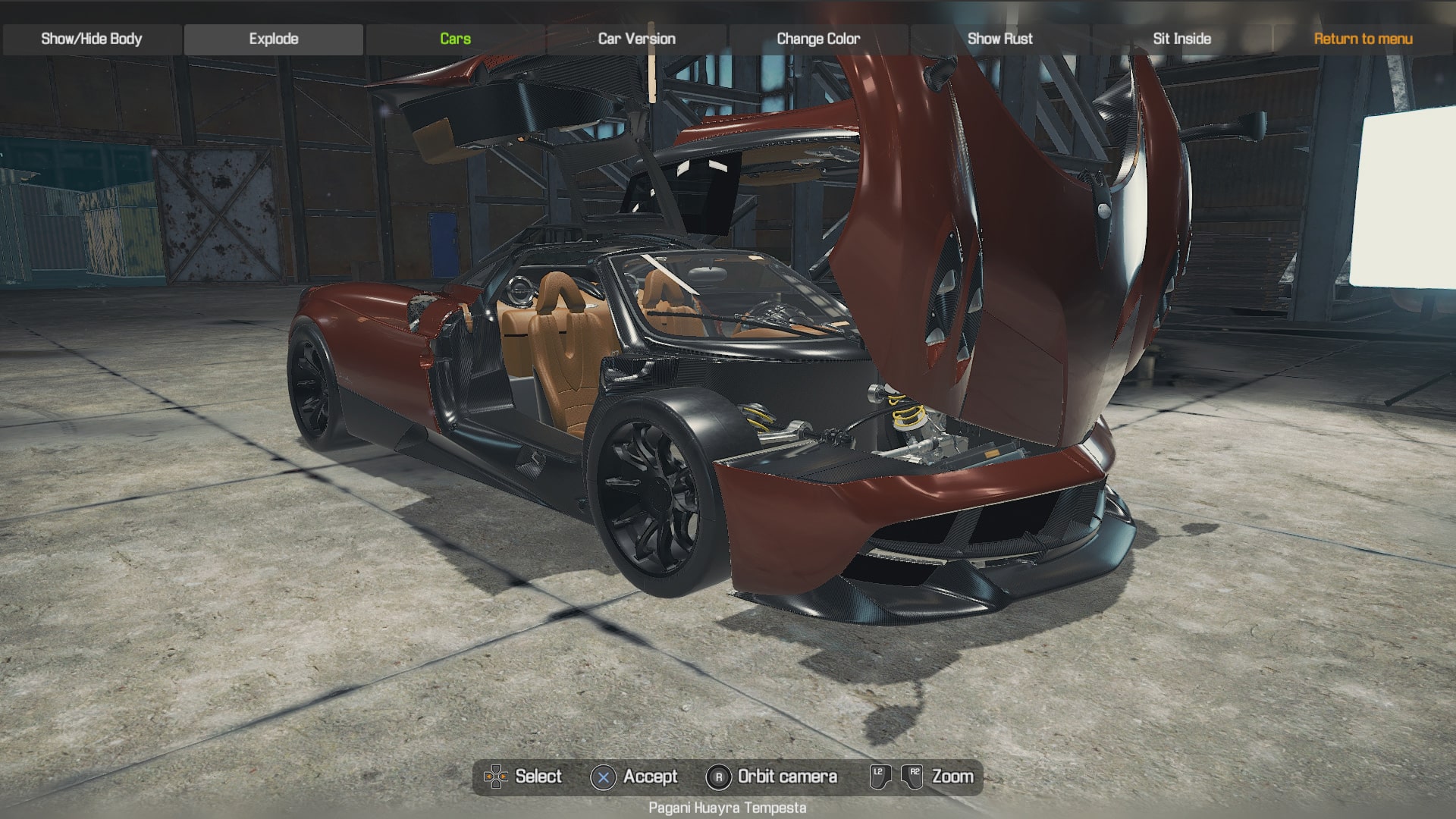1456x819 pixels.
Task: Toggle Show/Hide Body for the car
Action: [x=91, y=38]
